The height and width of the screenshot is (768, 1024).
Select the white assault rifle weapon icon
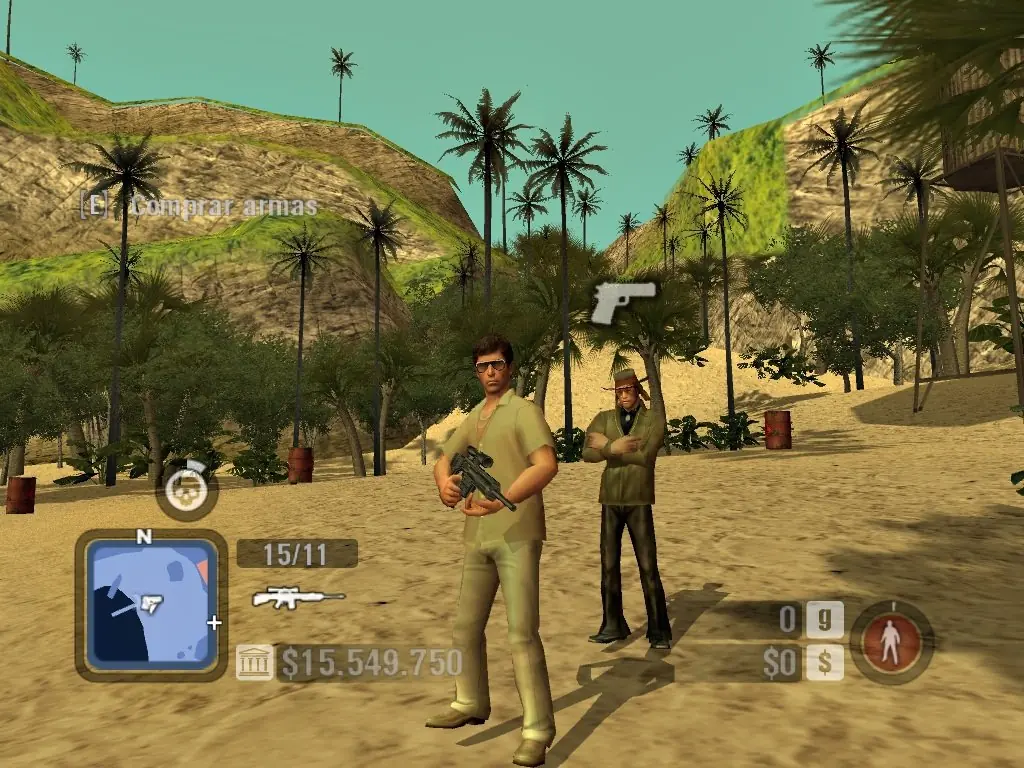(297, 598)
